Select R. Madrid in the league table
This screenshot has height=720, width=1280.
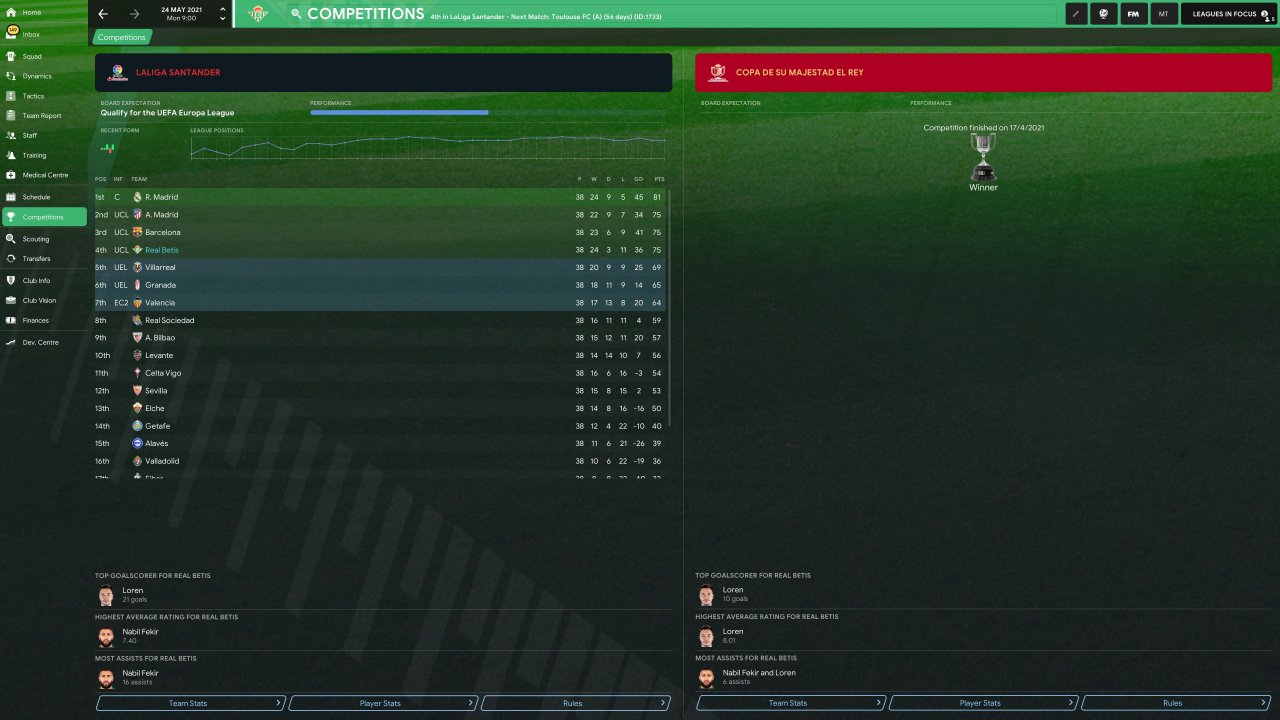click(x=162, y=197)
